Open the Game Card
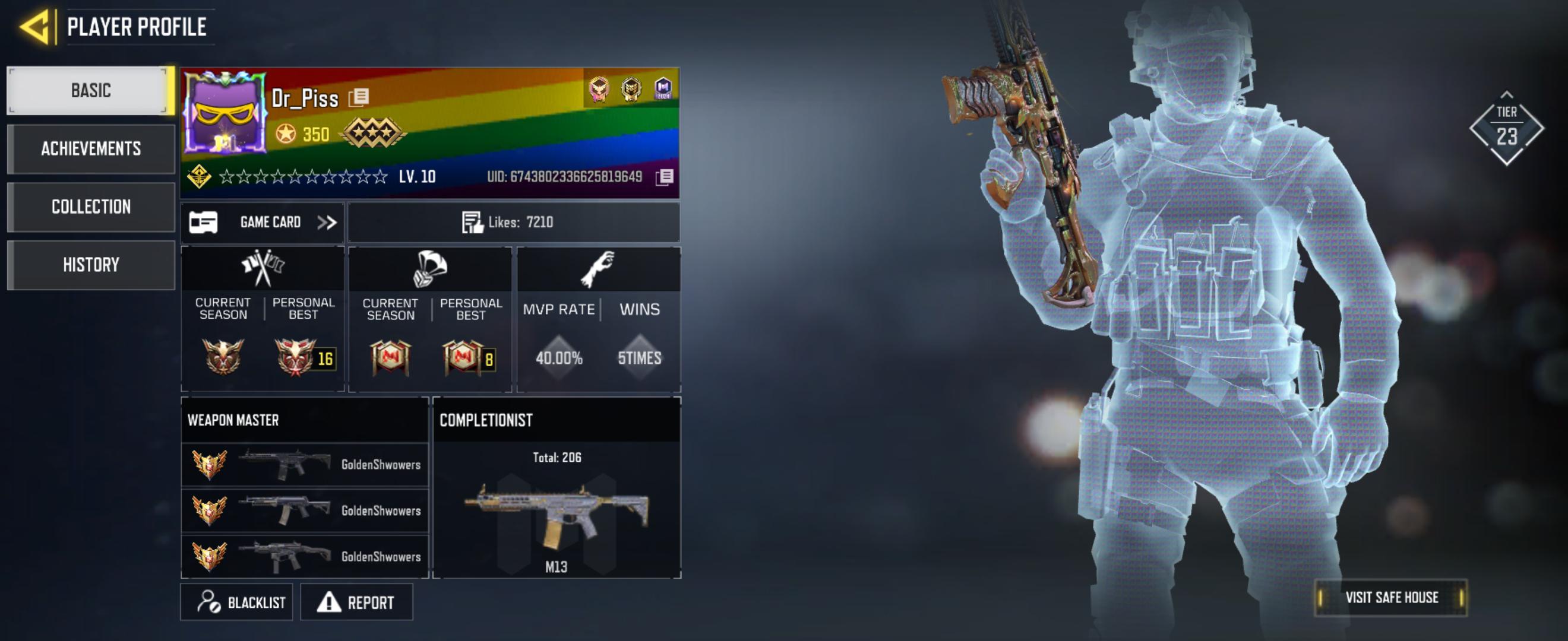1568x641 pixels. coord(263,223)
